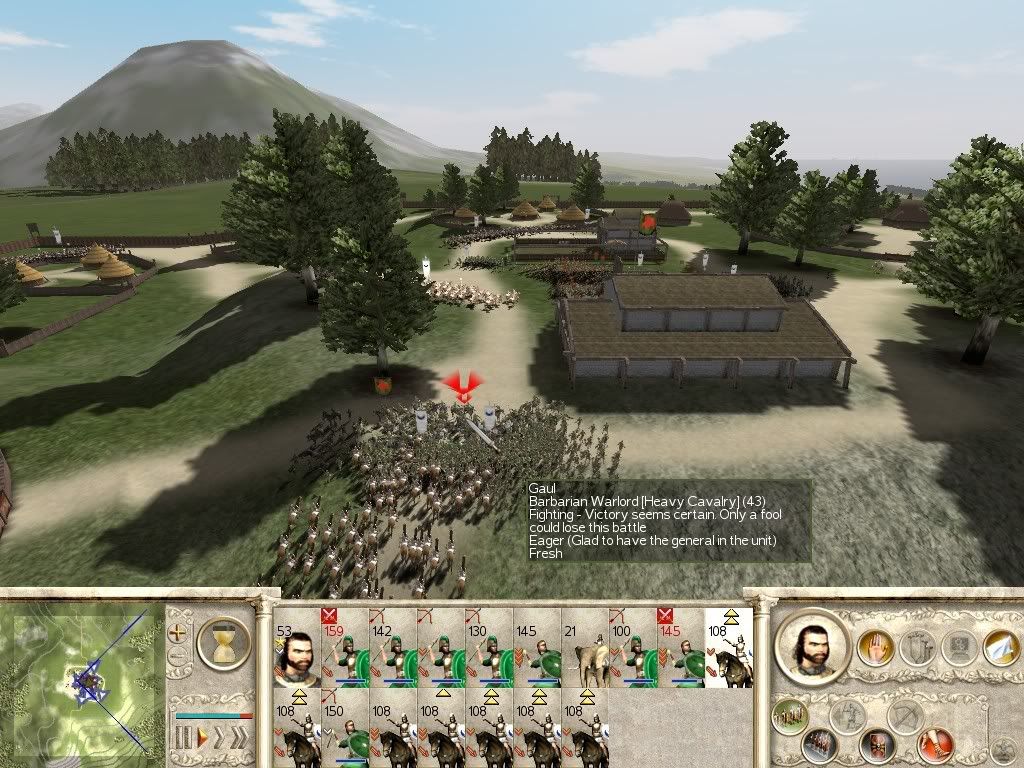The image size is (1024, 768).
Task: Set battle speed to normal play
Action: 204,738
